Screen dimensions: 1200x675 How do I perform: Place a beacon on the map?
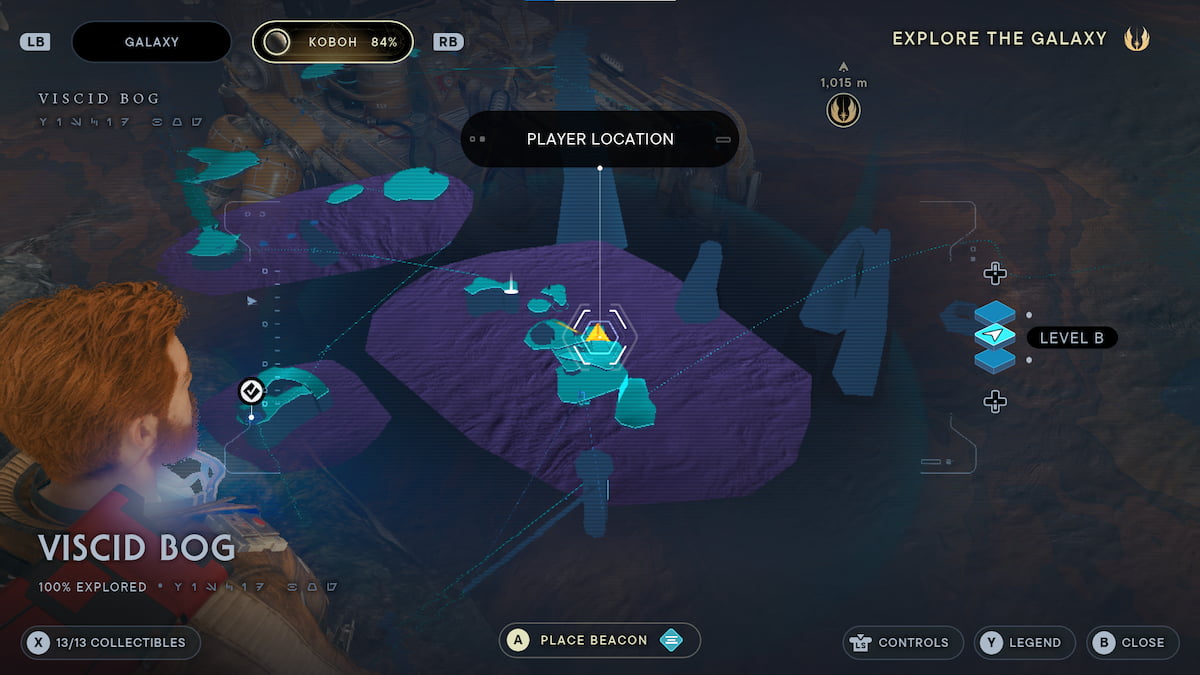[599, 640]
